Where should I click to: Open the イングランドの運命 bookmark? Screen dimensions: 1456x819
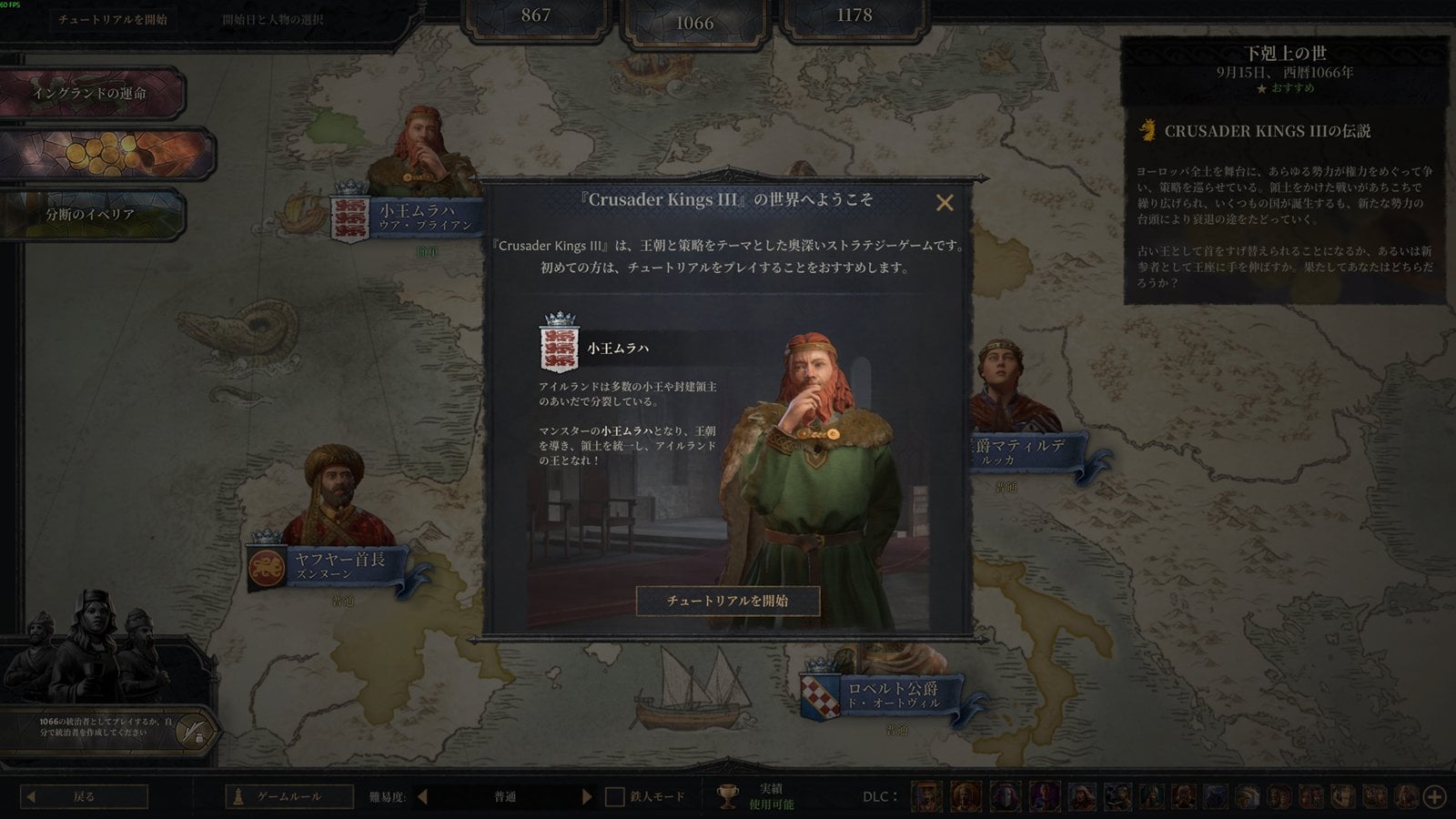point(91,93)
